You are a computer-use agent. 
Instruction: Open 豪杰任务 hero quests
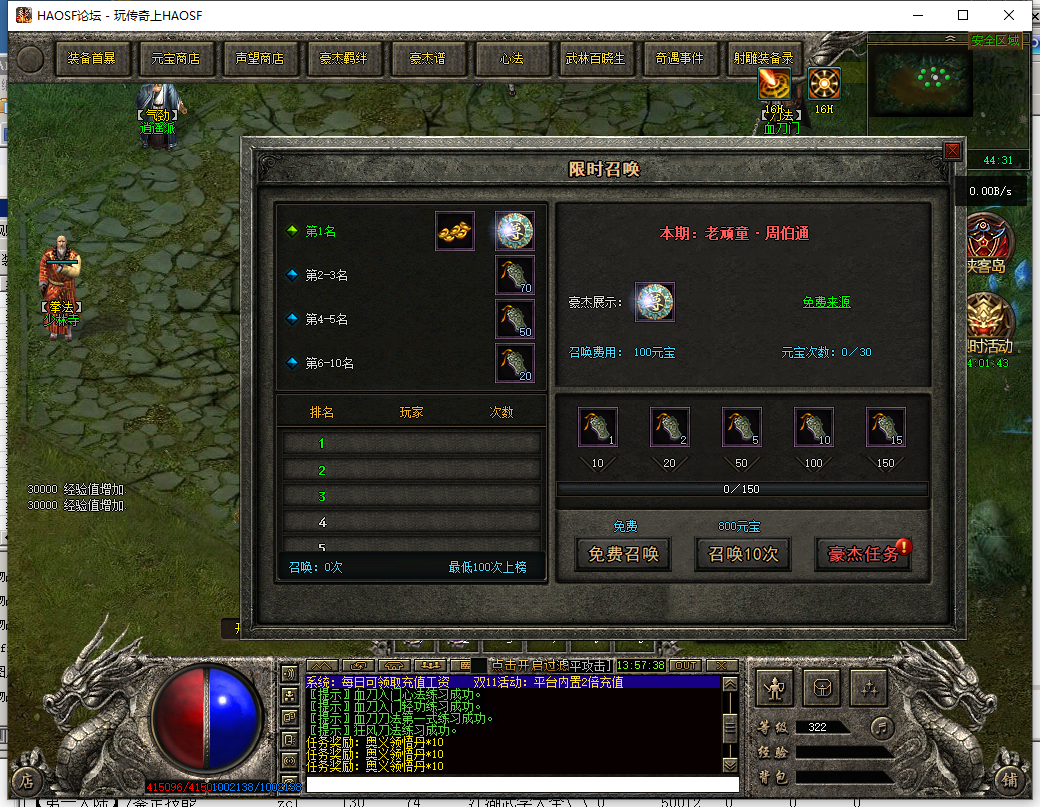pyautogui.click(x=863, y=554)
